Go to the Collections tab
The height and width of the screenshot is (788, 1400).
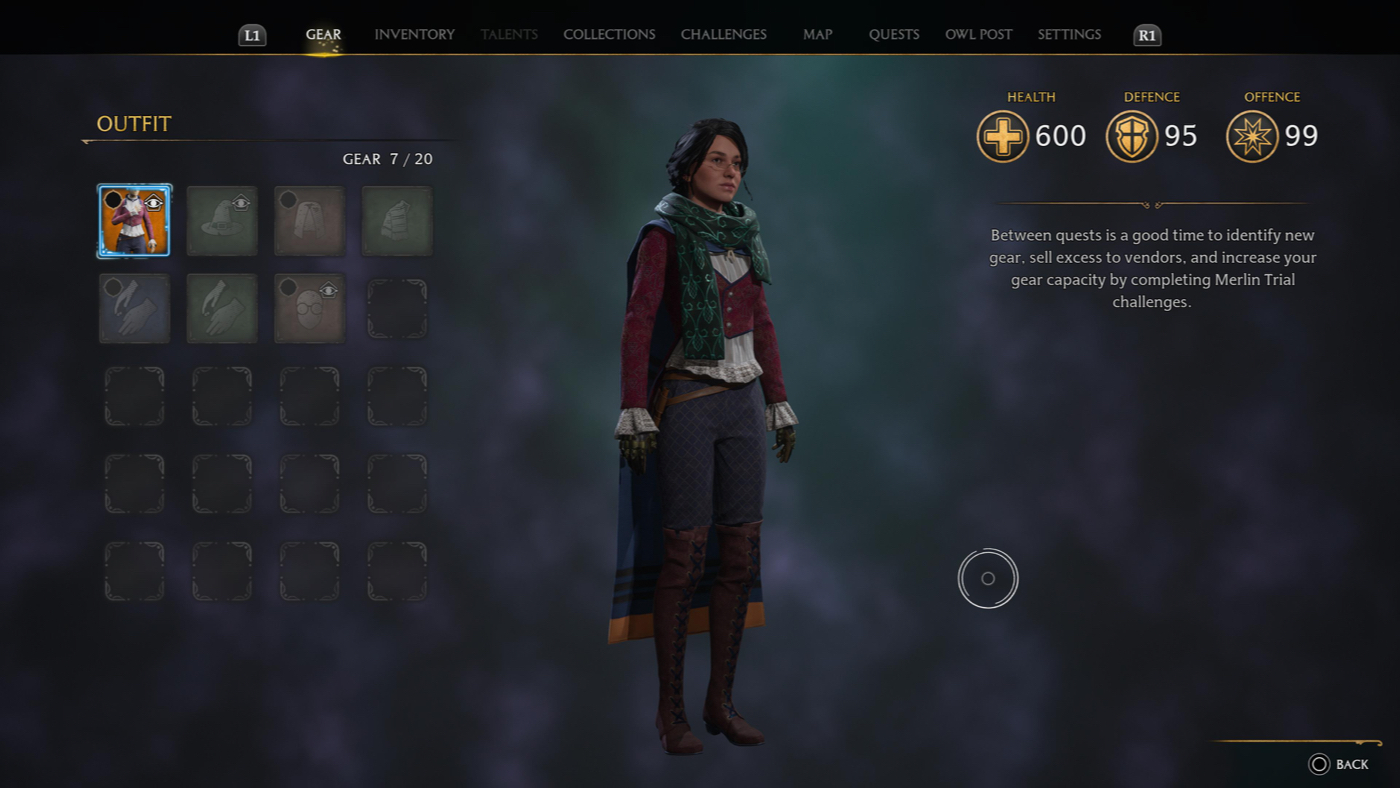609,34
